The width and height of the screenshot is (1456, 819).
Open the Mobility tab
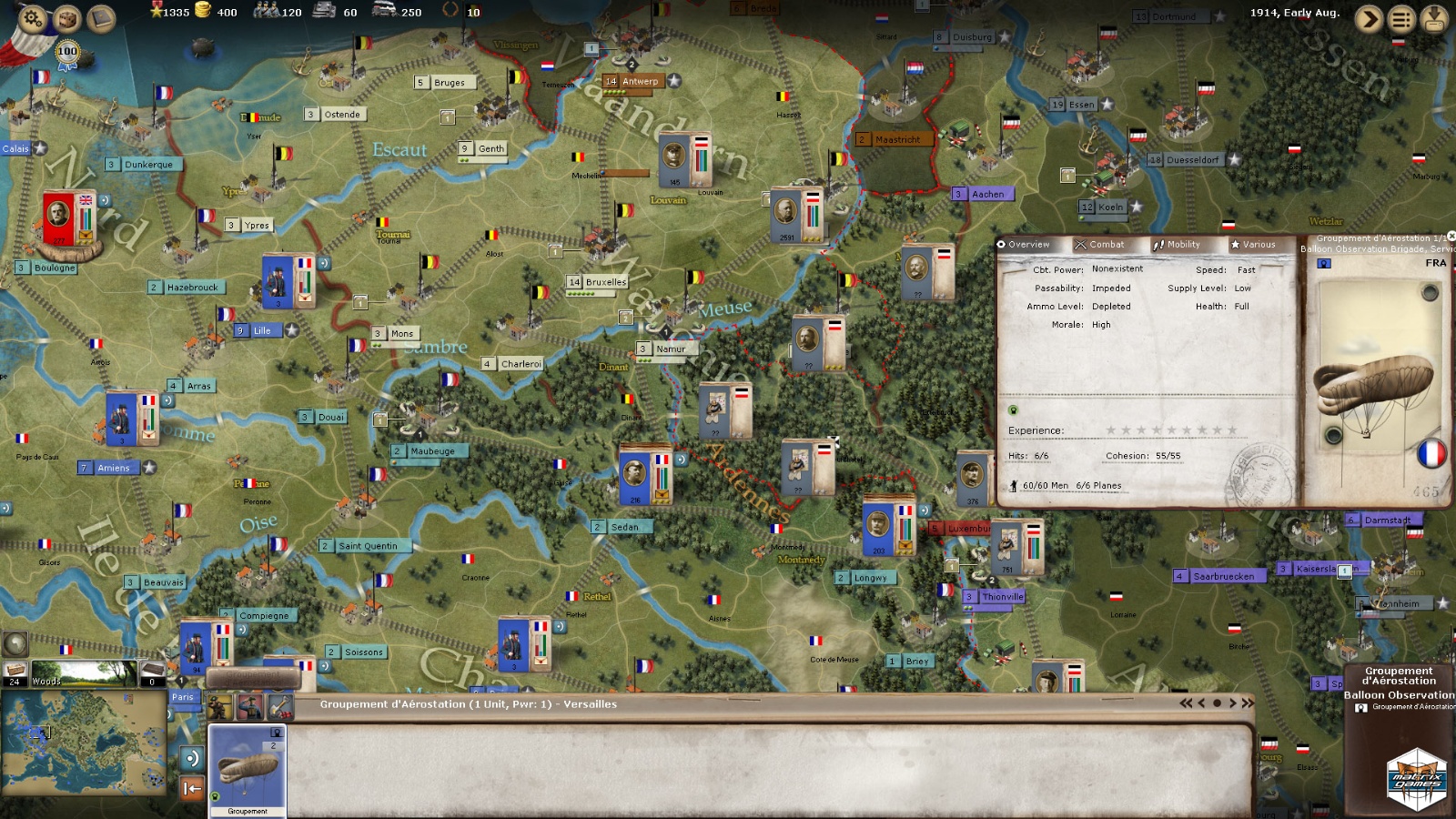click(1177, 244)
